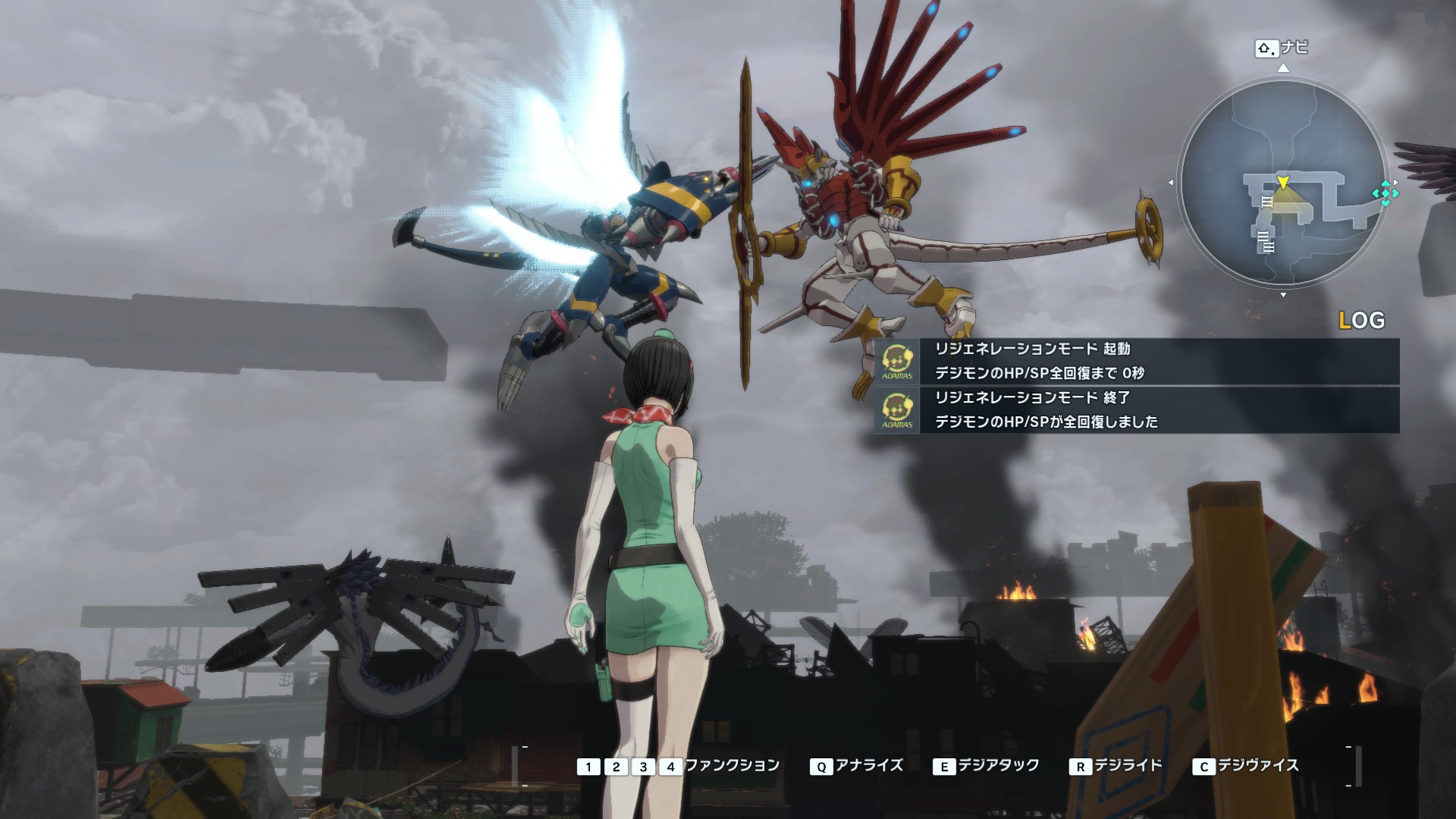Click the circular minimap
The width and height of the screenshot is (1456, 819).
point(1283,182)
